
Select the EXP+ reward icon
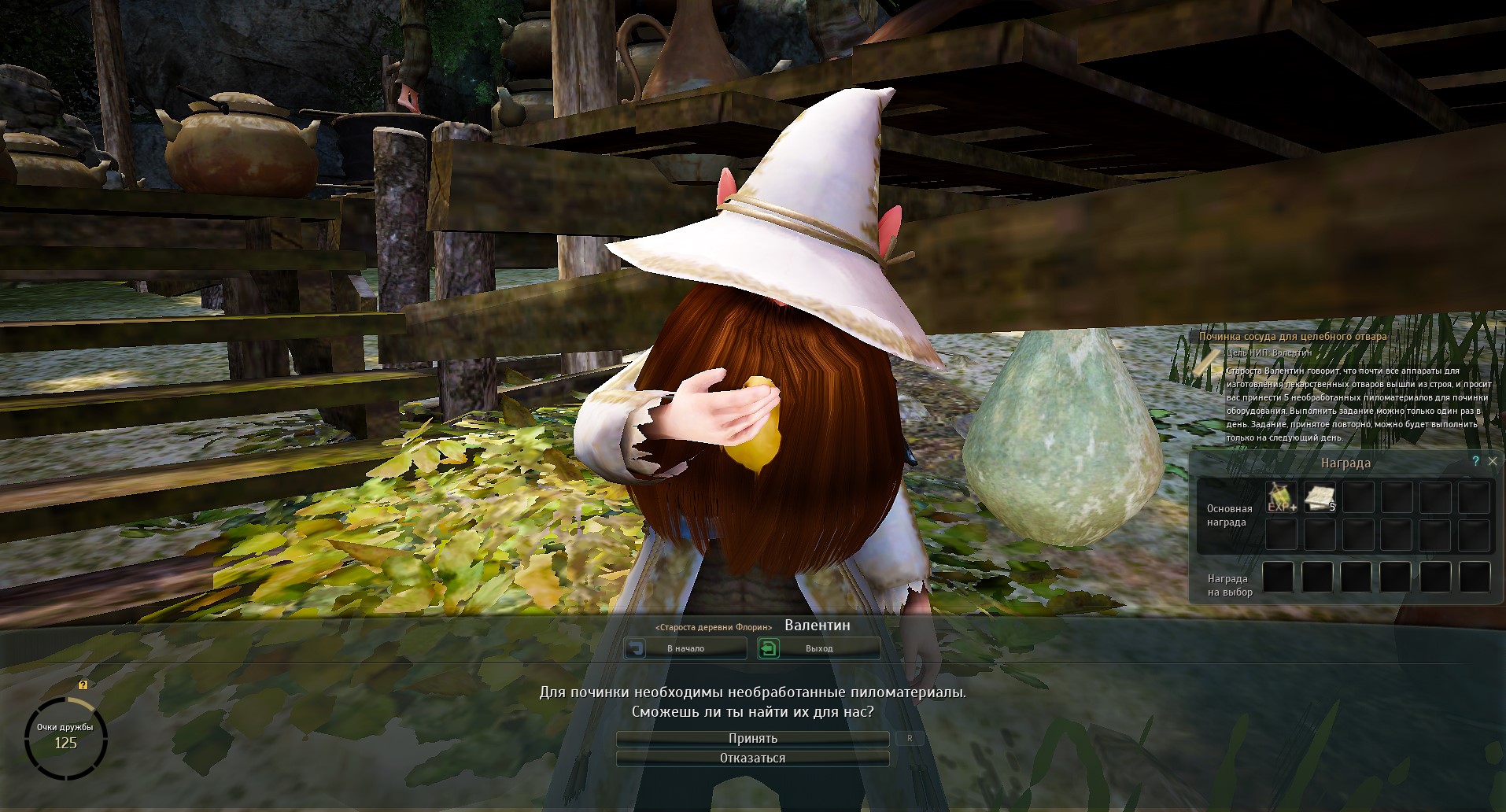(x=1281, y=497)
